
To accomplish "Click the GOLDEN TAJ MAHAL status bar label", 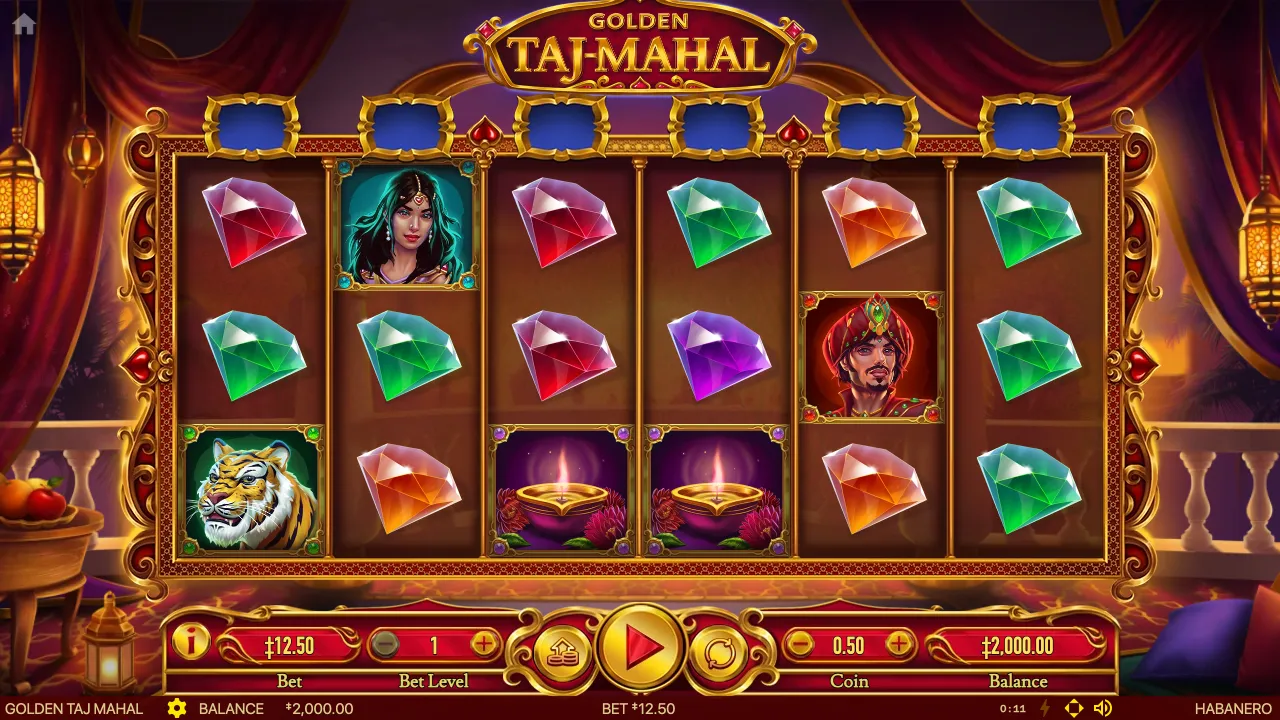I will pyautogui.click(x=70, y=708).
